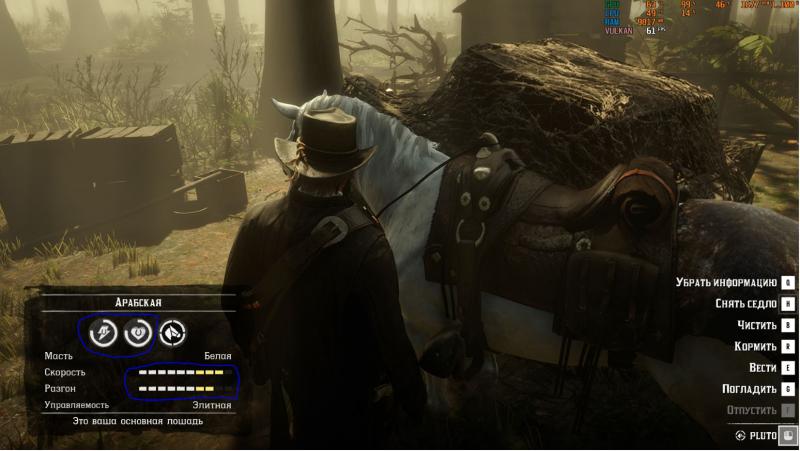Click the horse health core heart icon
This screenshot has height=451, width=800.
pos(137,333)
